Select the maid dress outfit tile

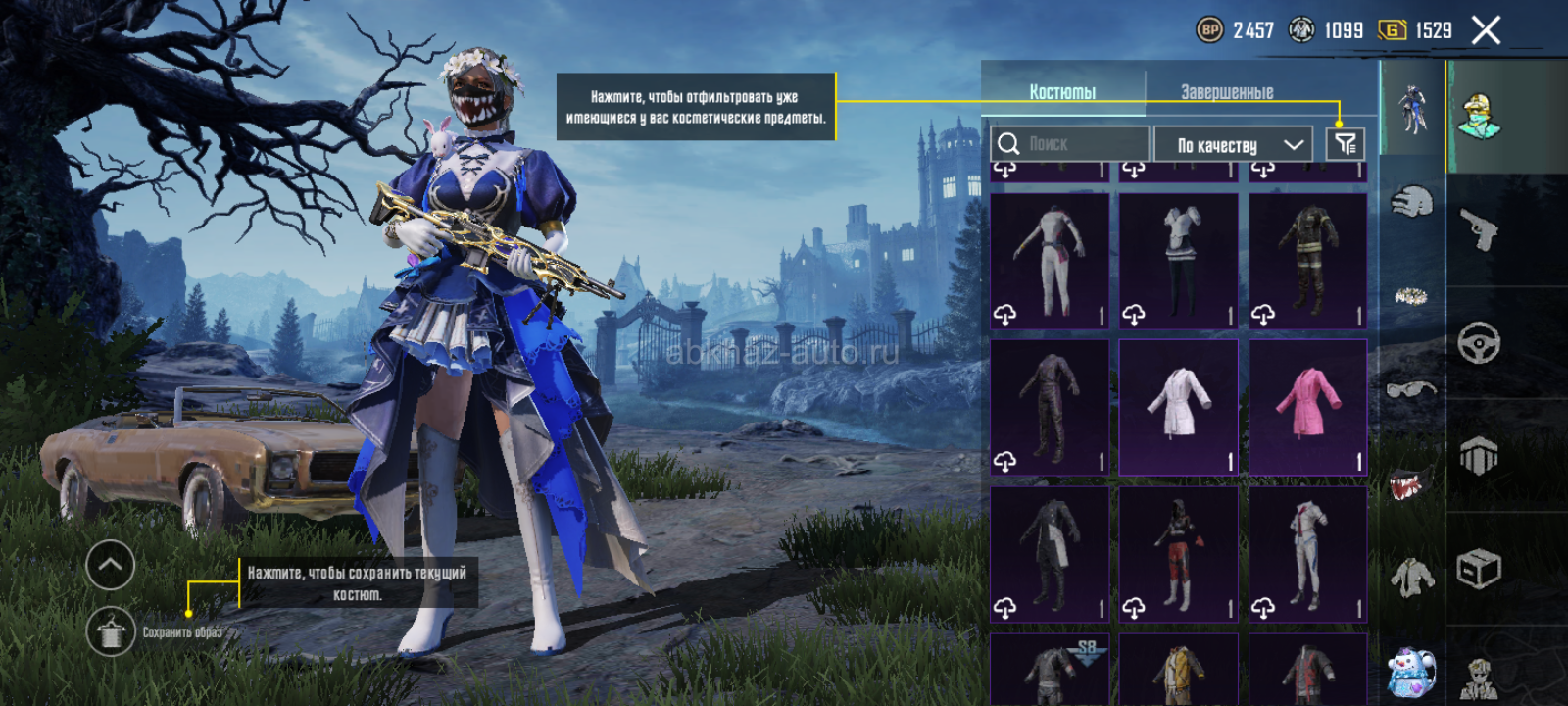pyautogui.click(x=1179, y=260)
